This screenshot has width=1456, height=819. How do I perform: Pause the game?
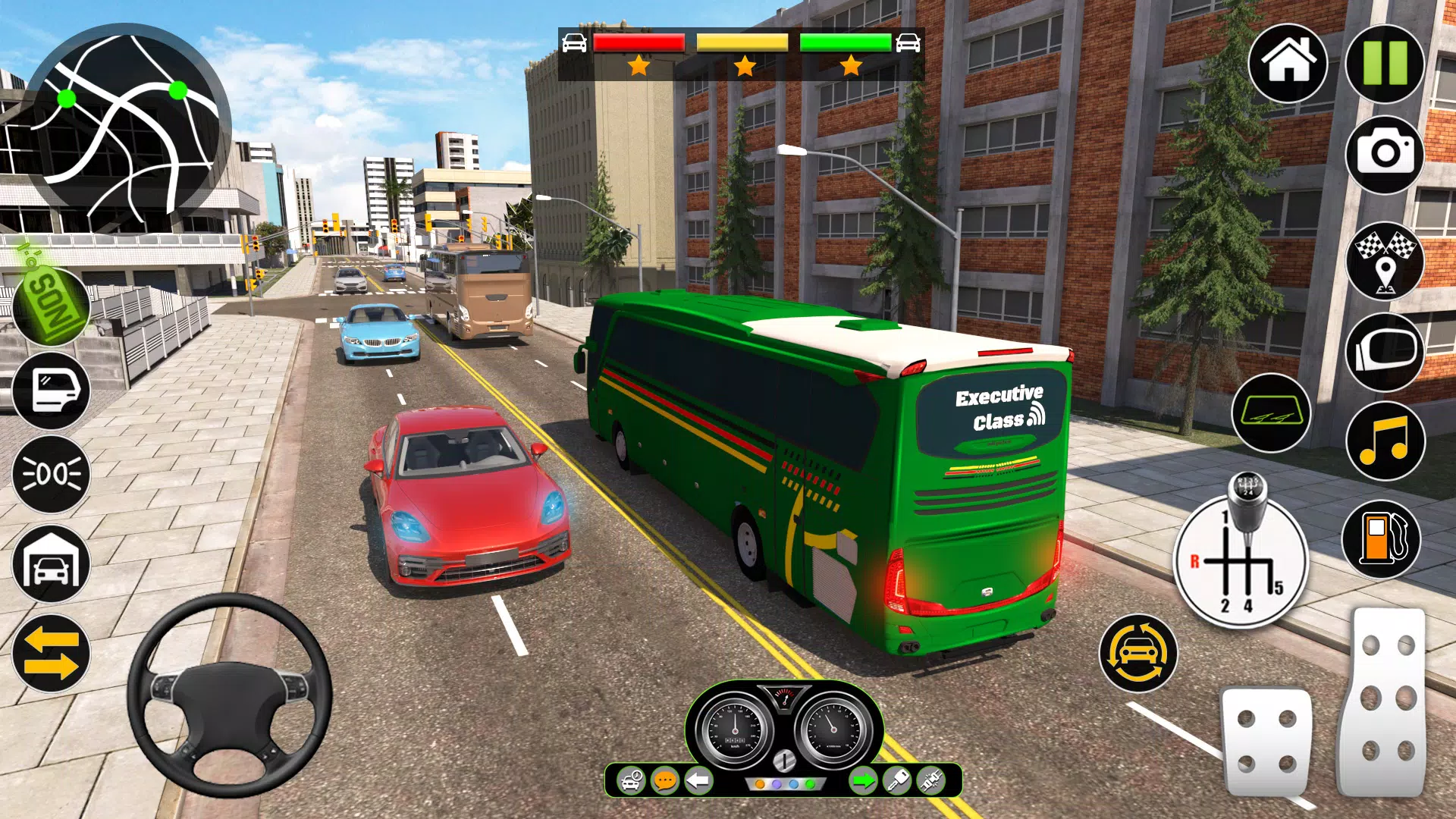click(1385, 63)
